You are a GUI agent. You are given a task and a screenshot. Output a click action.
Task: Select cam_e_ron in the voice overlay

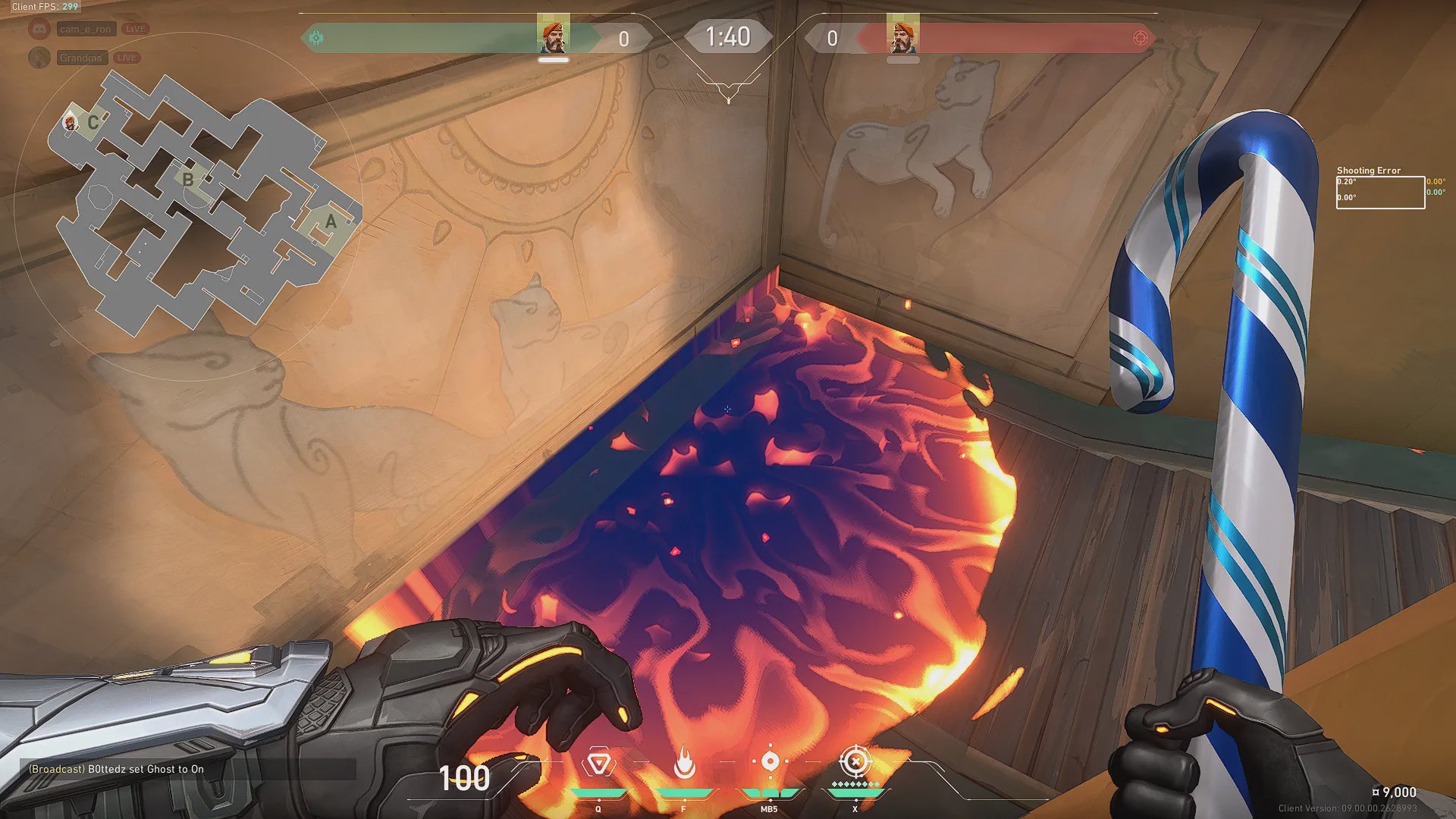[x=85, y=29]
